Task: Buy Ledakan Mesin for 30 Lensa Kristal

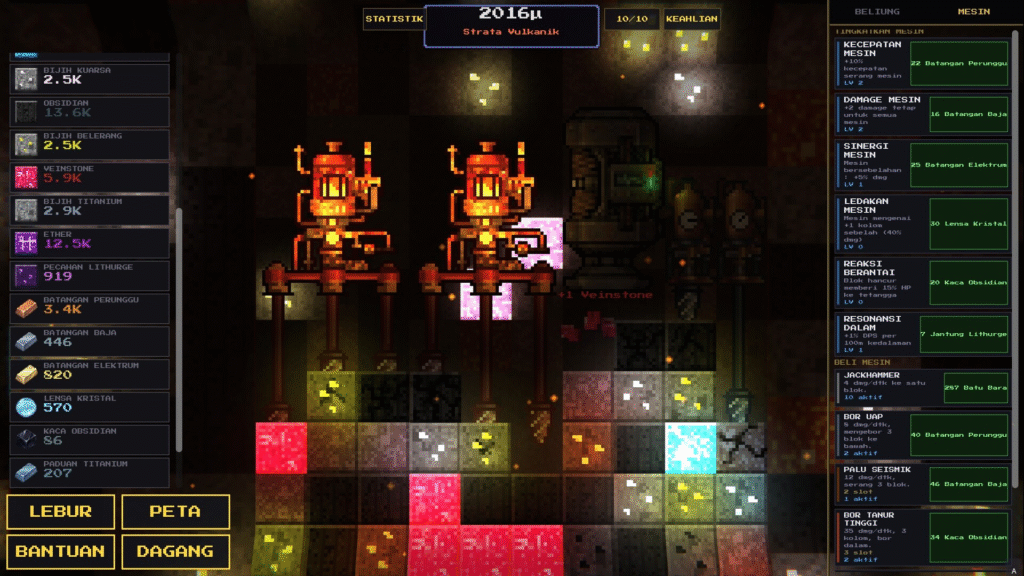Action: [x=968, y=223]
